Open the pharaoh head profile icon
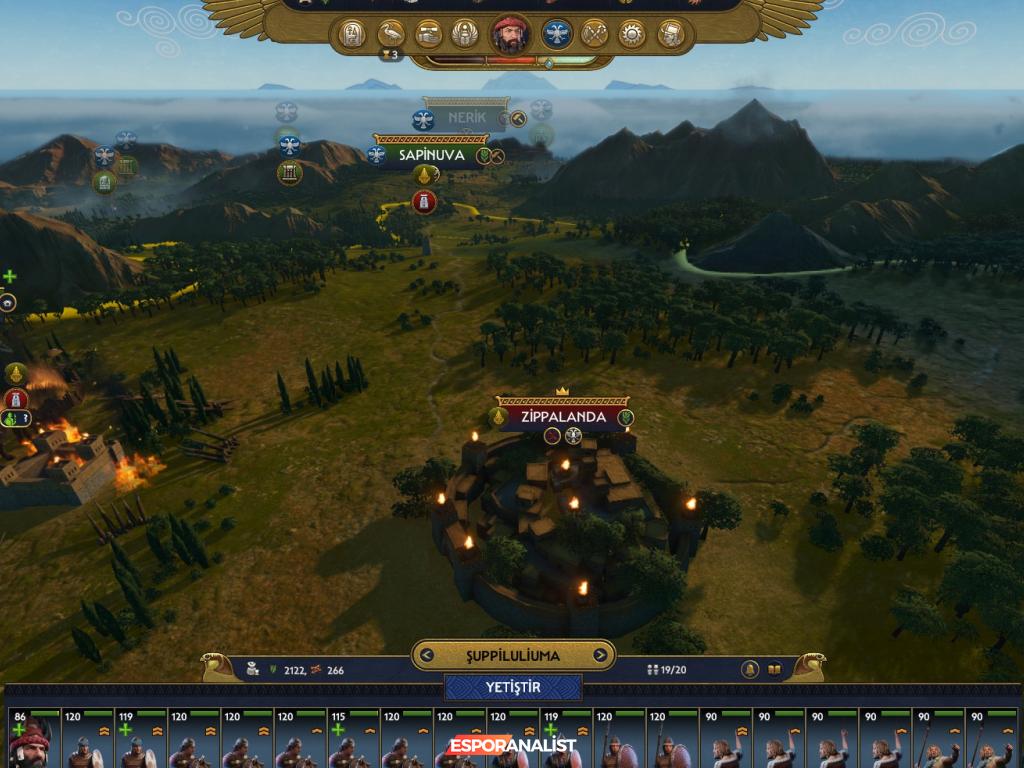 670,35
